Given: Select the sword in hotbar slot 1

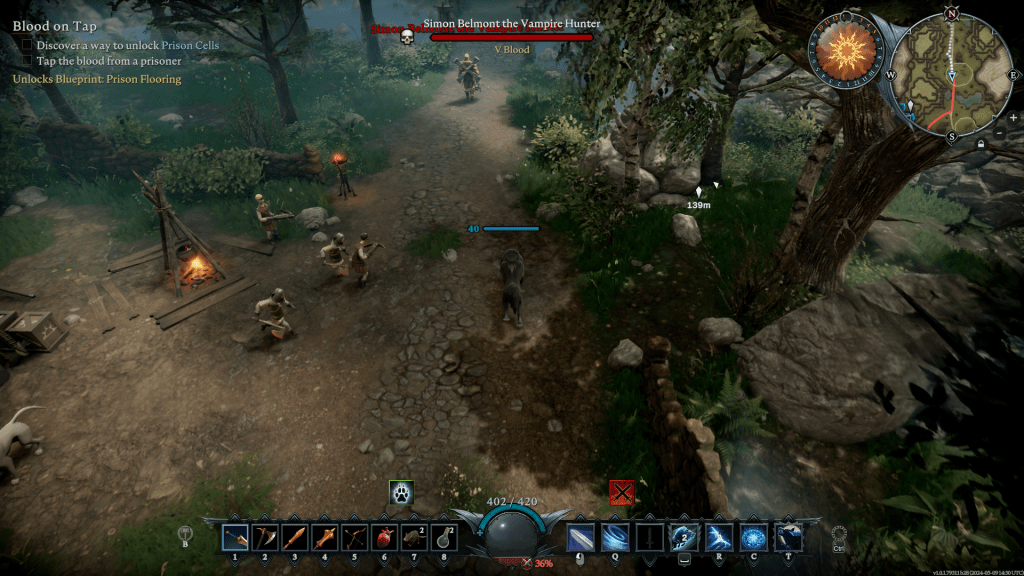Looking at the screenshot, I should point(235,538).
